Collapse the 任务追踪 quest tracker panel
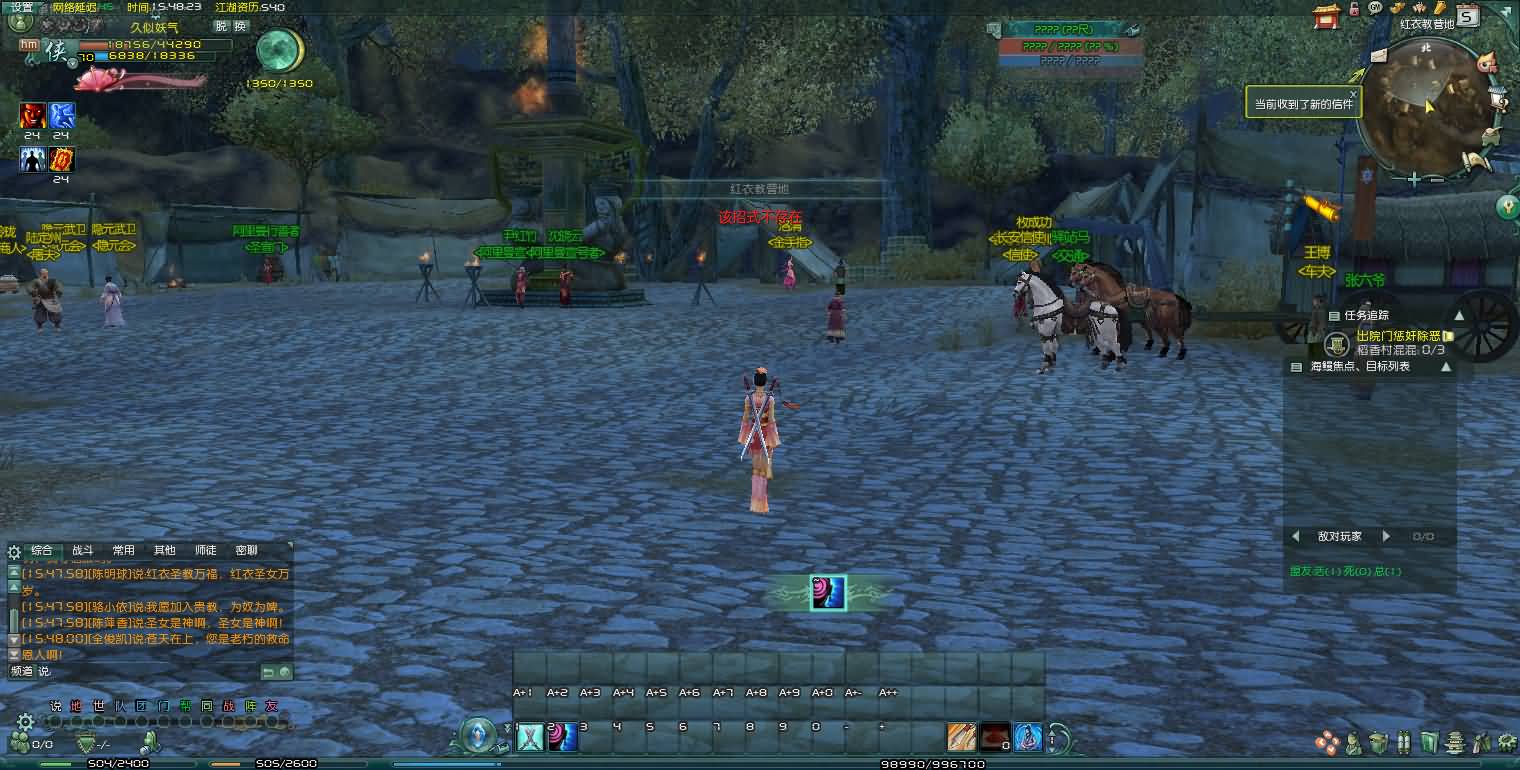 point(1458,316)
